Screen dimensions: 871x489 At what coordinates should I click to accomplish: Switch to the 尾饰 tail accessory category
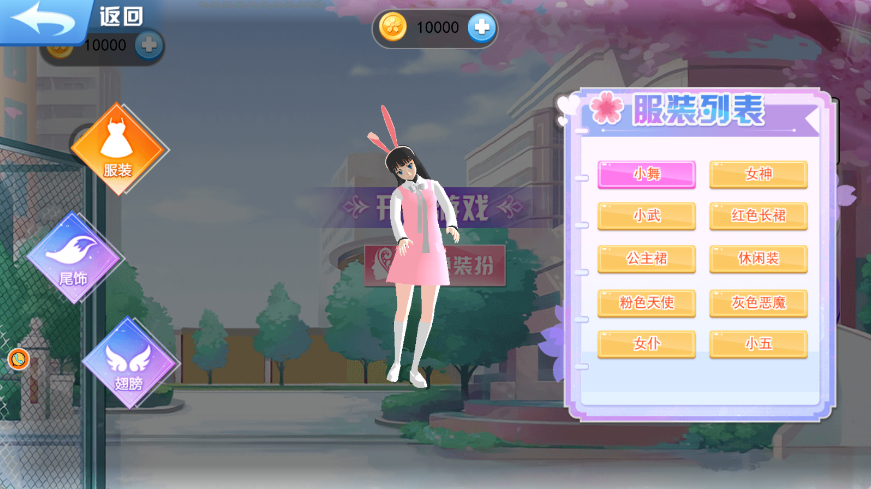(x=74, y=257)
